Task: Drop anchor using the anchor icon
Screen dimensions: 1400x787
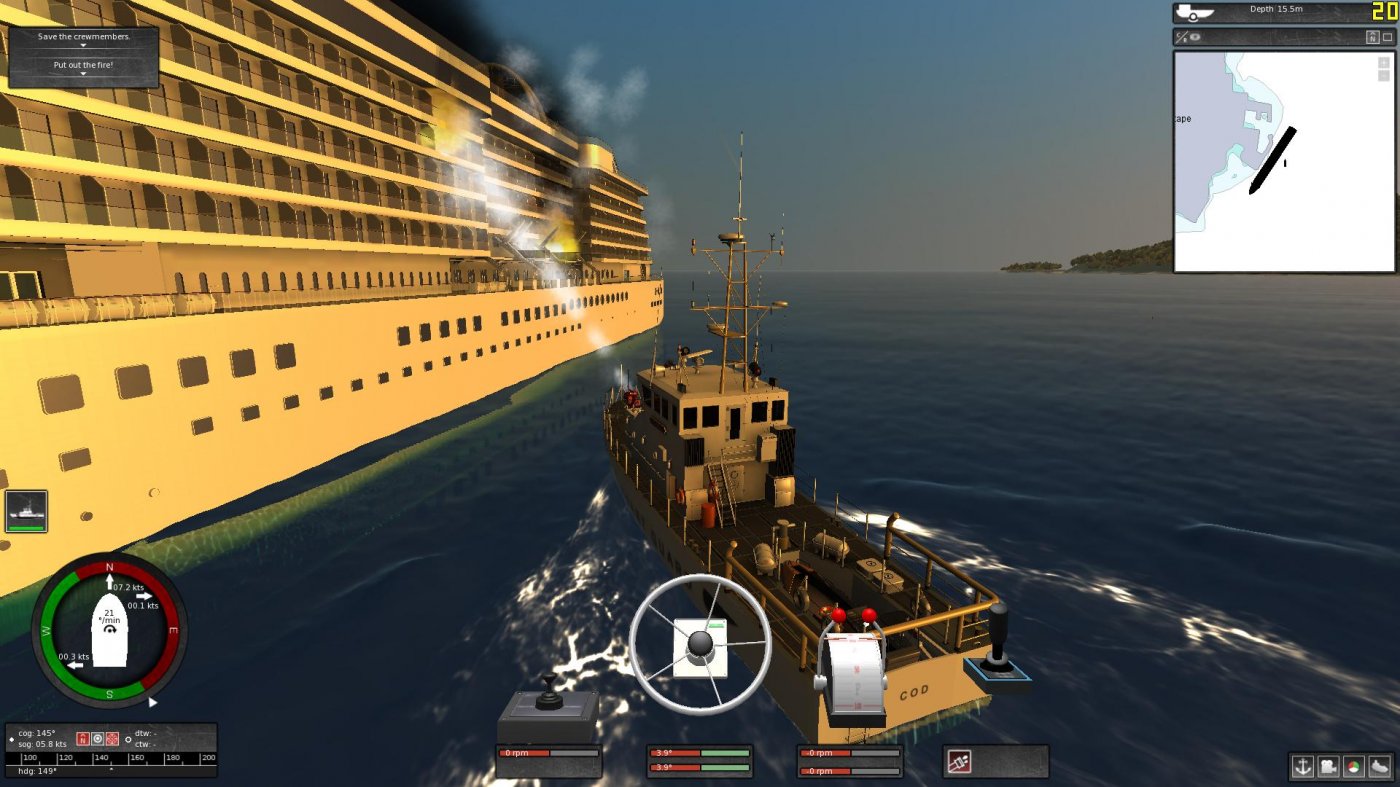Action: coord(1303,768)
